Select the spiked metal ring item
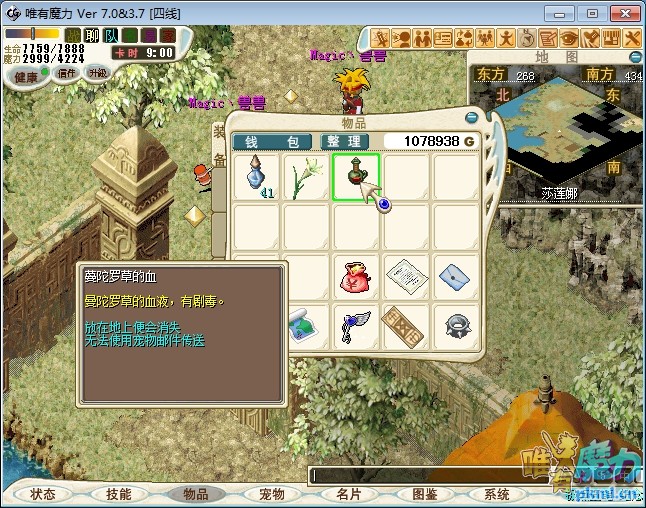The width and height of the screenshot is (646, 508). tap(454, 325)
